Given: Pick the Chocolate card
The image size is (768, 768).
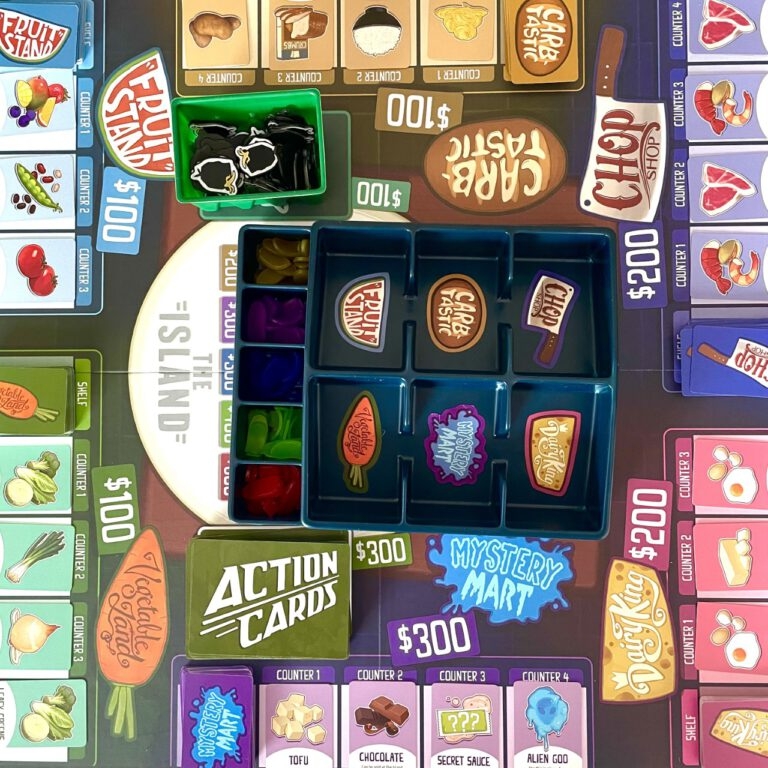Looking at the screenshot, I should [x=380, y=722].
